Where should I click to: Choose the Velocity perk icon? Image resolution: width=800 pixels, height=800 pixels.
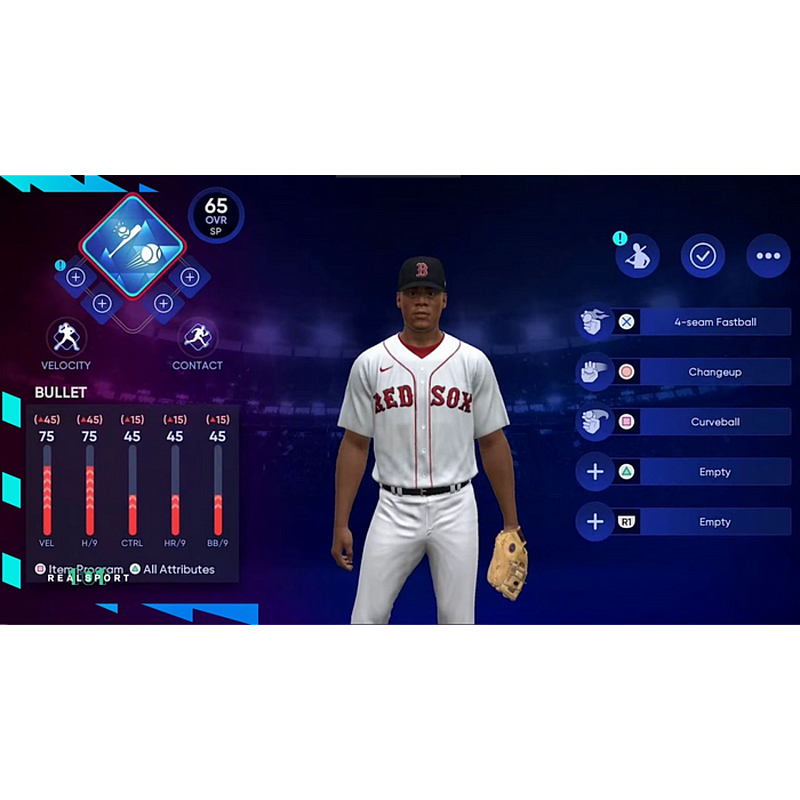(x=66, y=338)
